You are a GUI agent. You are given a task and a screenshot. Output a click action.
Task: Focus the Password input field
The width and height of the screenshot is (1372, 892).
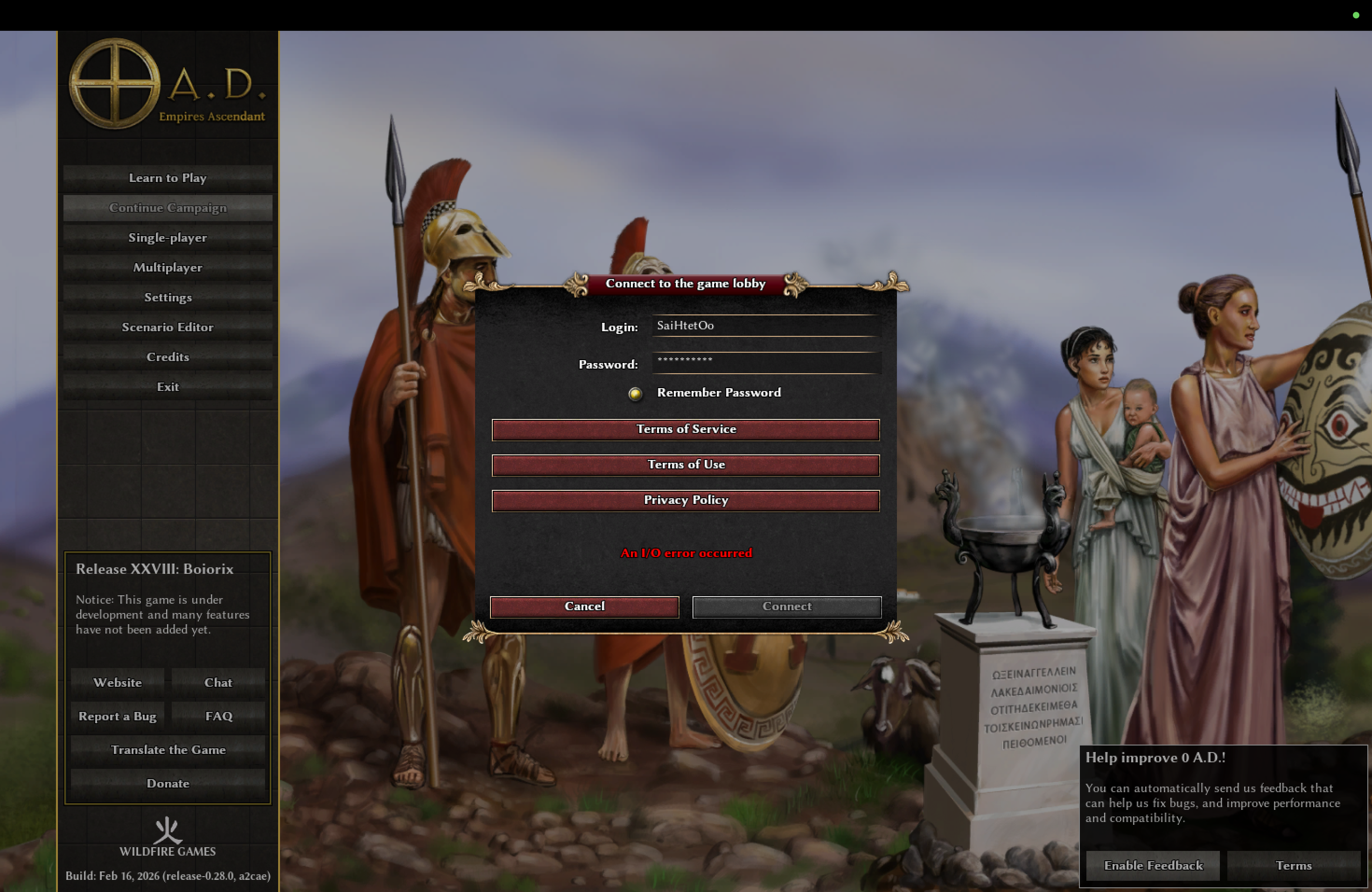click(x=765, y=362)
